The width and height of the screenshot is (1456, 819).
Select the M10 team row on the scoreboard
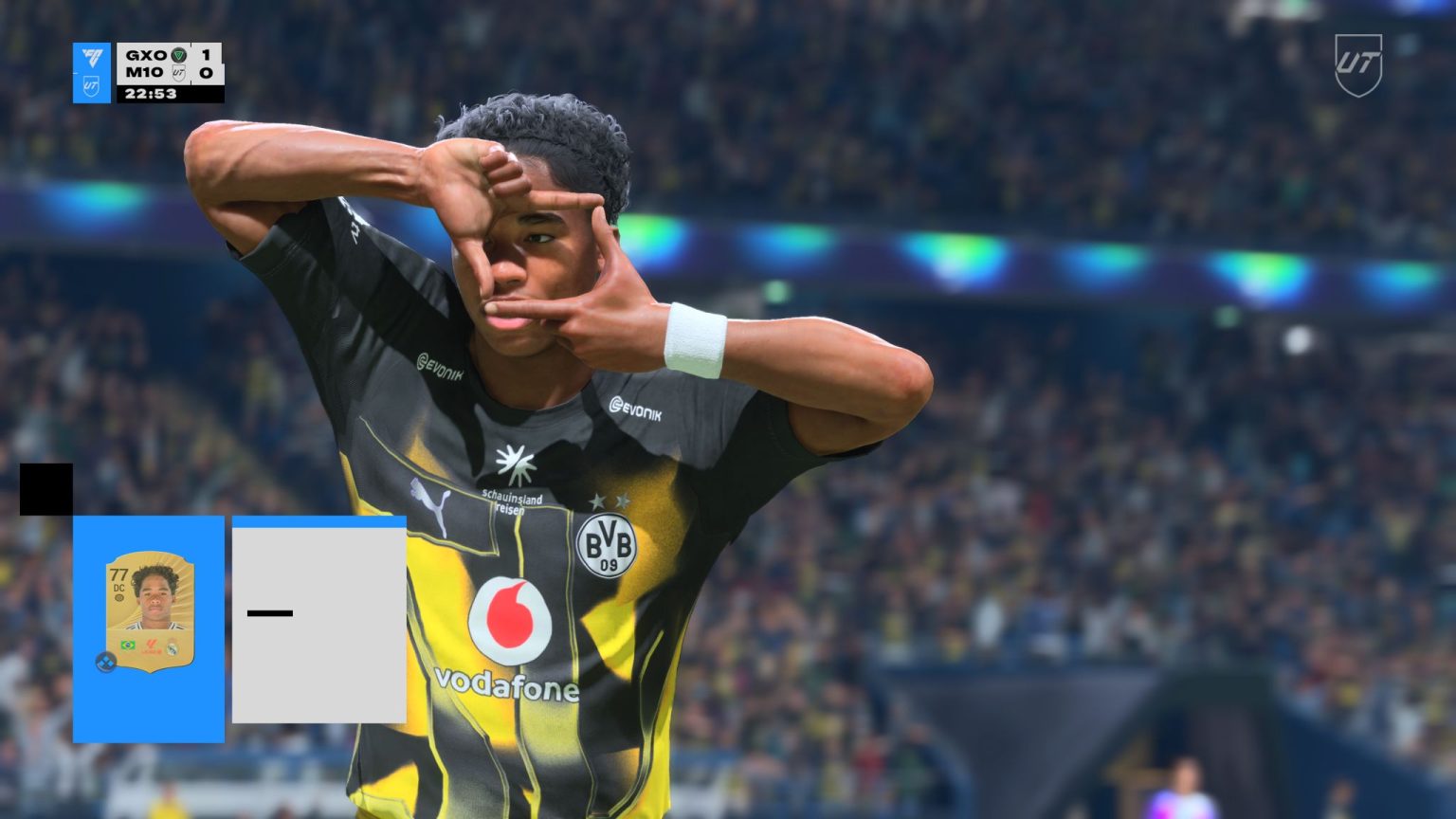(143, 72)
